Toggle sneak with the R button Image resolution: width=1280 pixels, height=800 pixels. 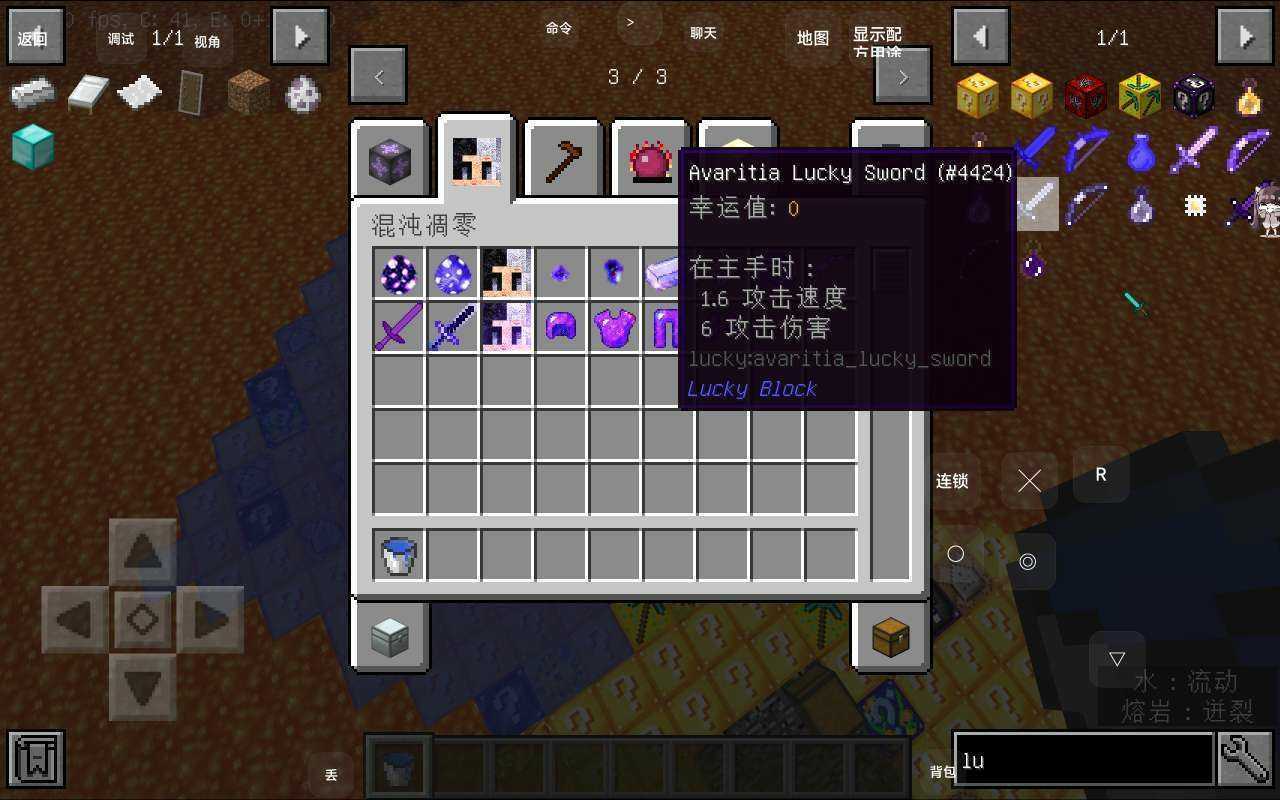[x=1100, y=476]
